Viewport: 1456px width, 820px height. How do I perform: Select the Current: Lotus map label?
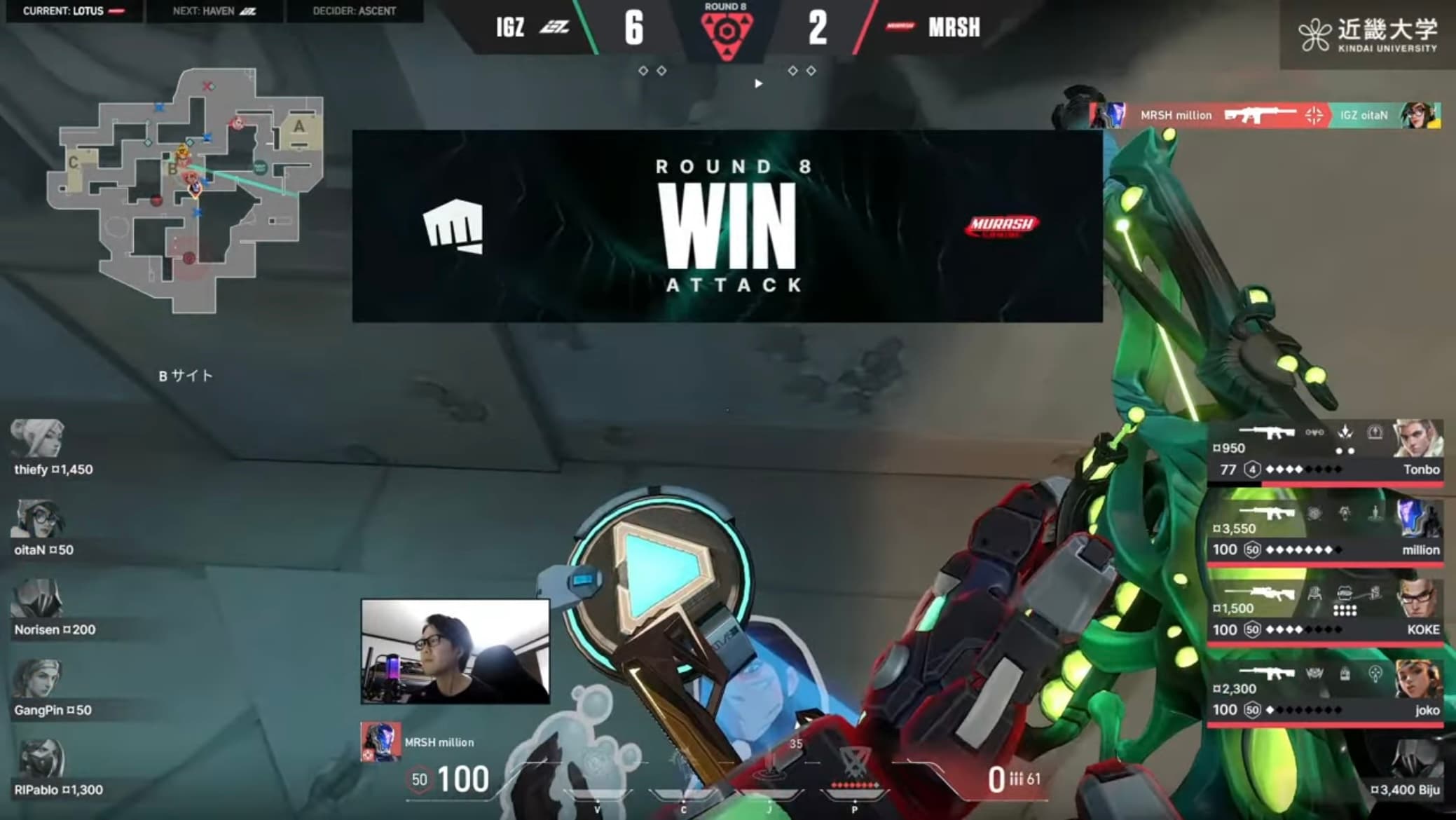73,11
